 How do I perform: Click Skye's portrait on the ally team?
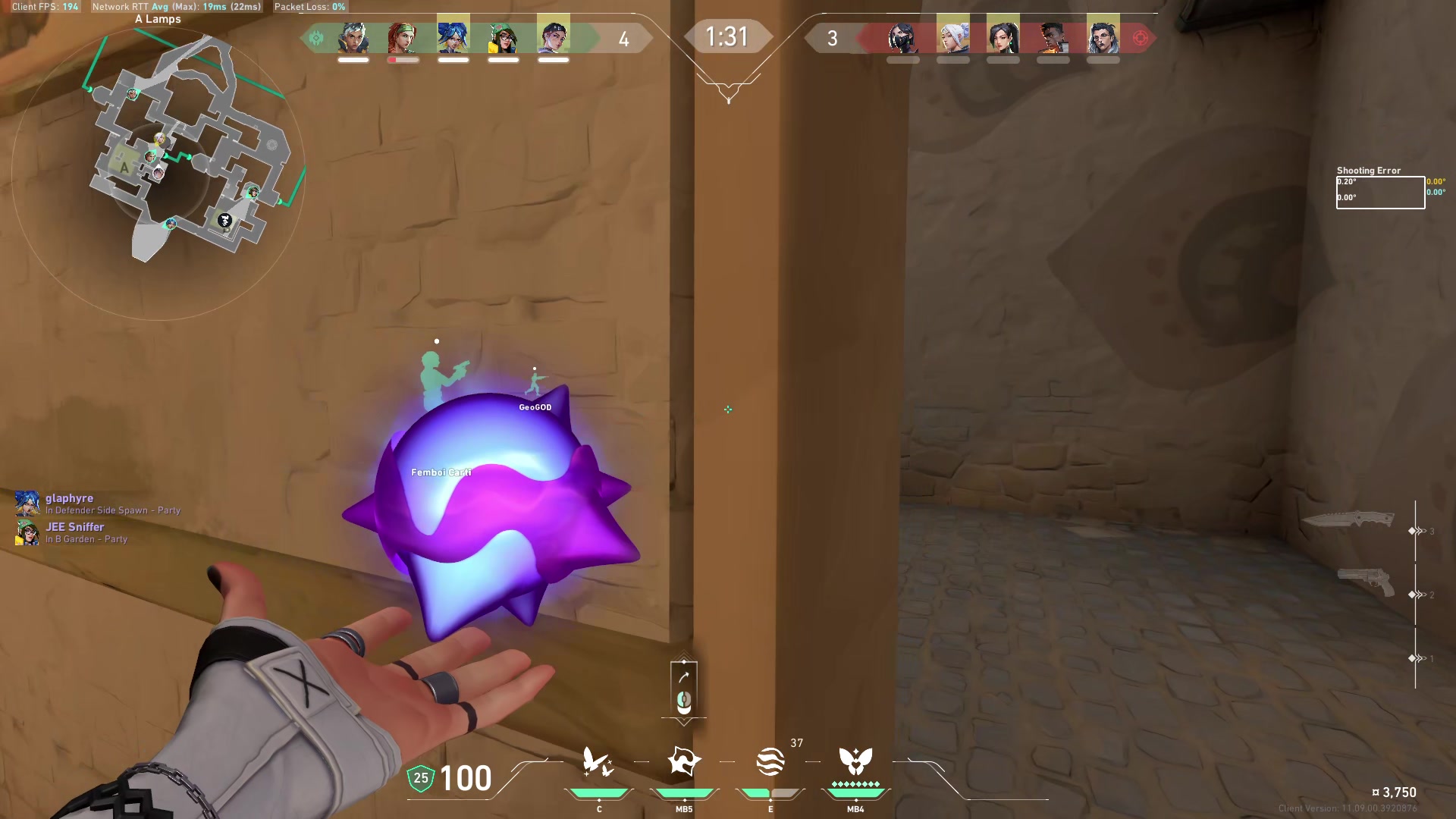pos(403,37)
